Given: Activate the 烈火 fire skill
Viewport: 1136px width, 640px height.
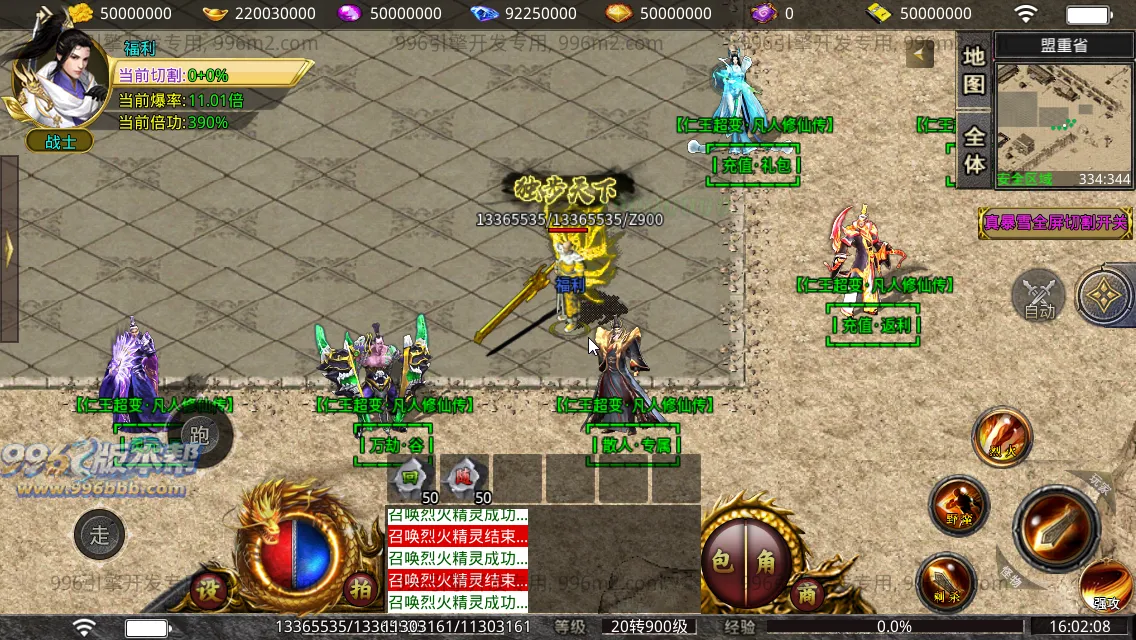Looking at the screenshot, I should point(1001,436).
